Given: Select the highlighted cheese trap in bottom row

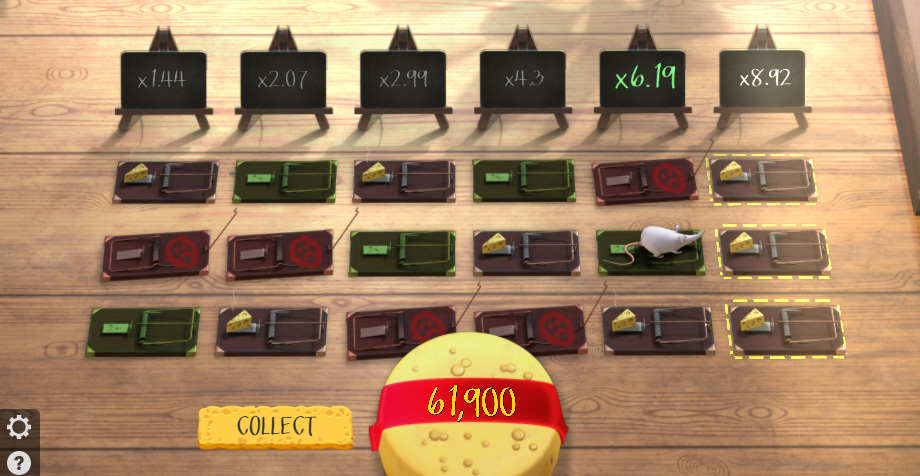Looking at the screenshot, I should [x=785, y=327].
